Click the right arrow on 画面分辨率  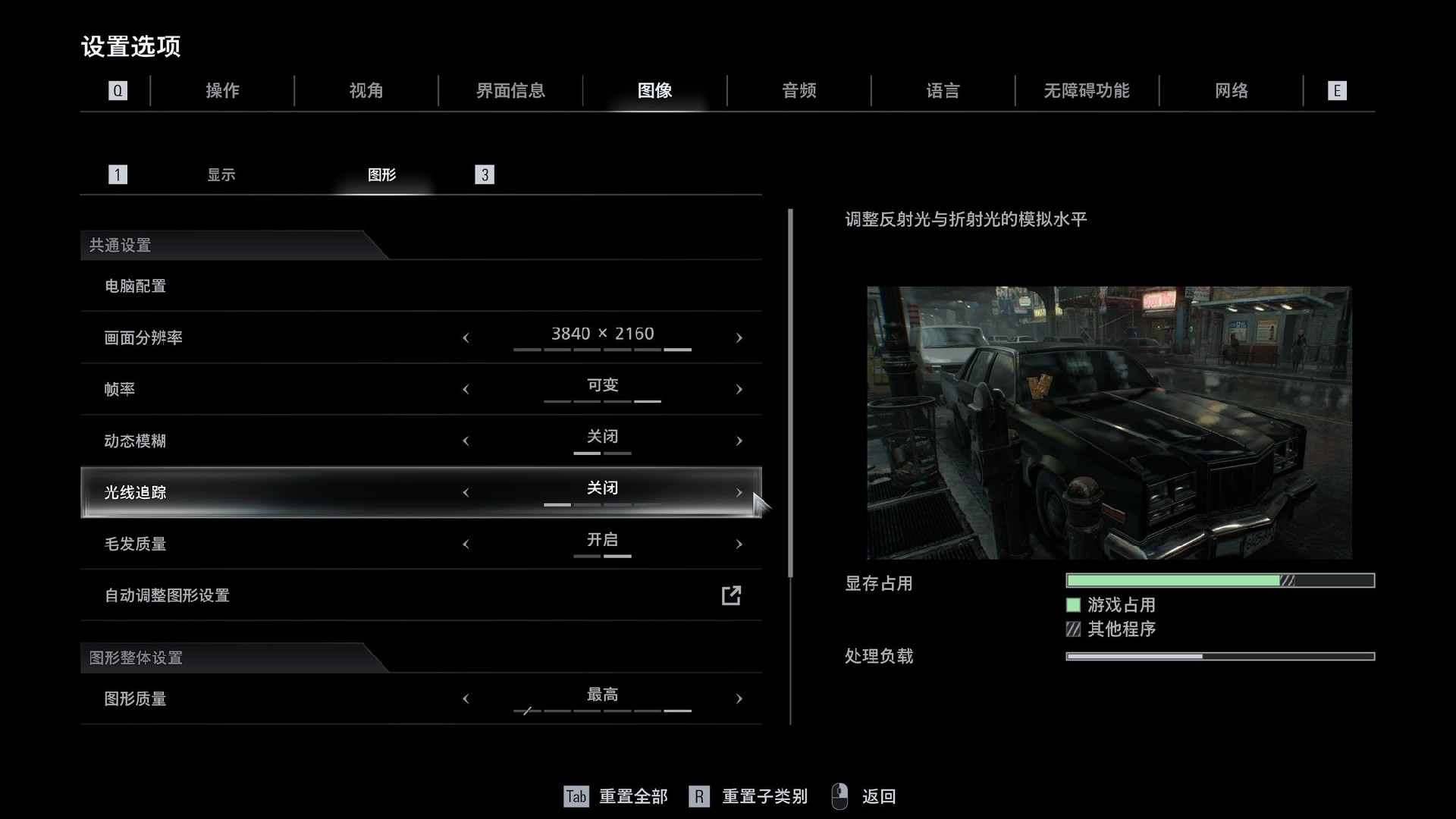739,337
